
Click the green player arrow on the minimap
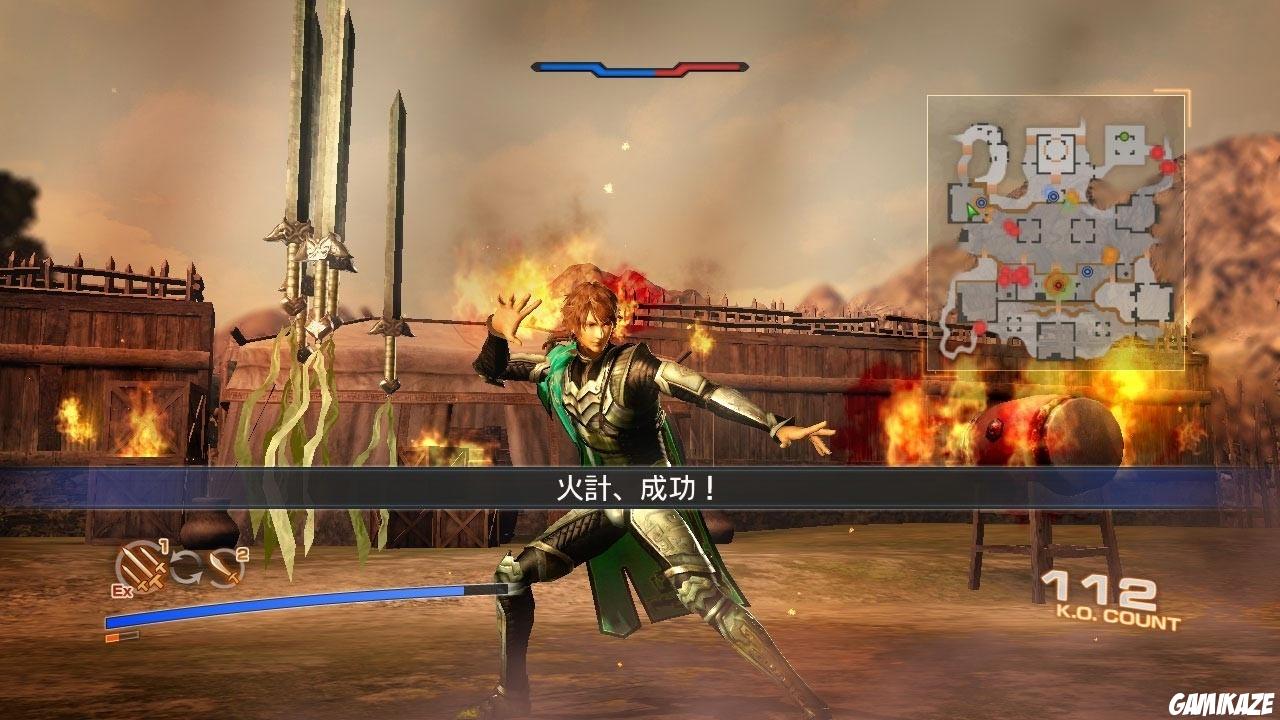click(x=972, y=209)
